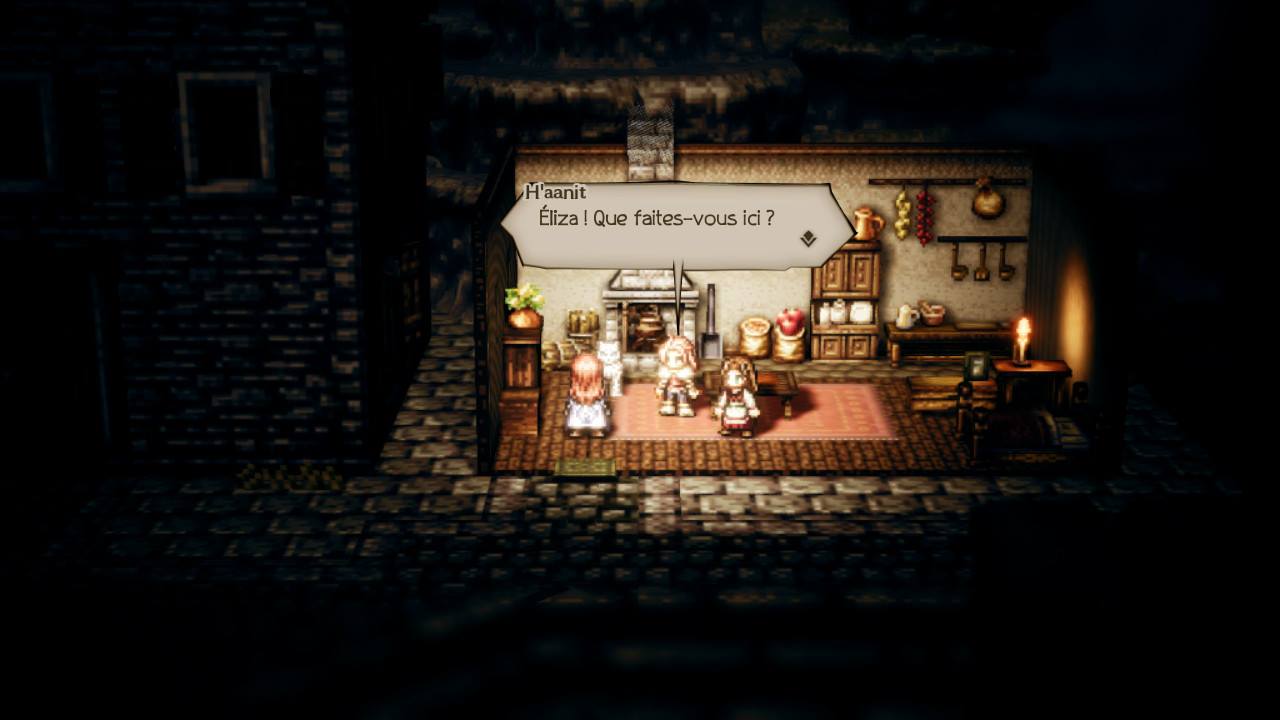Select the speaker name H'aanit
Screen dimensions: 1280x720
557,192
